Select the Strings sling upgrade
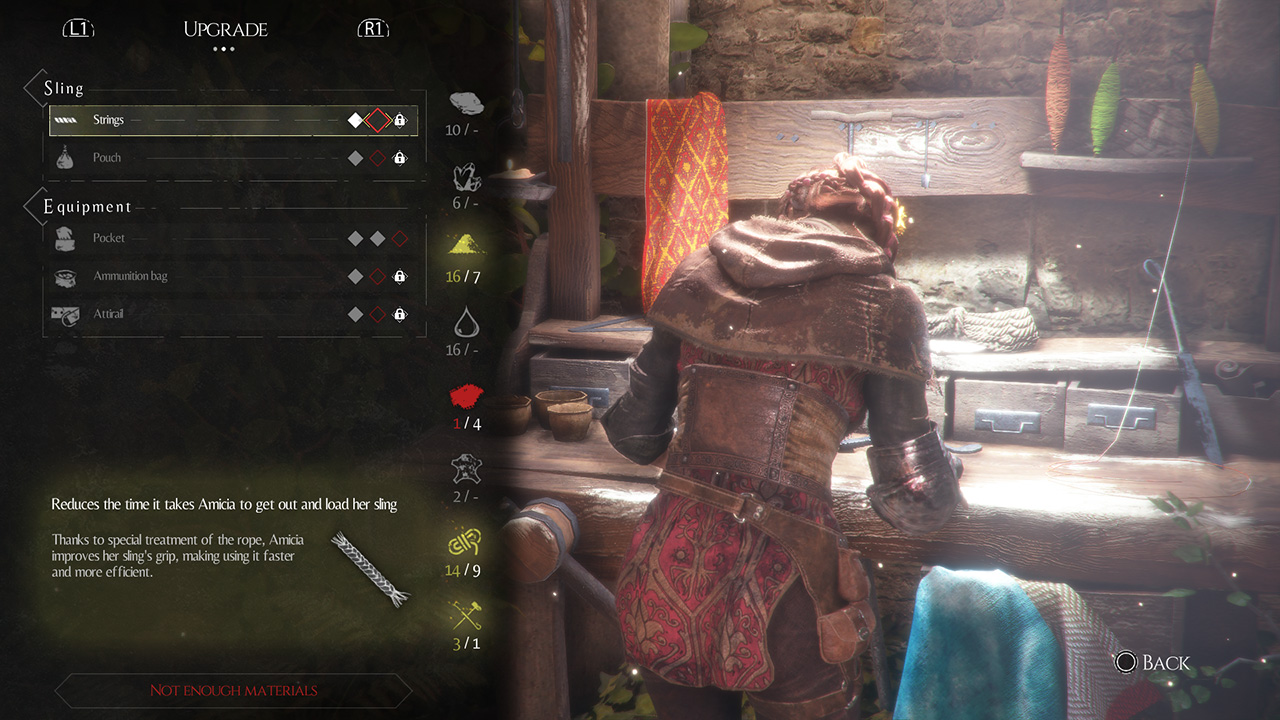1280x720 pixels. (233, 121)
